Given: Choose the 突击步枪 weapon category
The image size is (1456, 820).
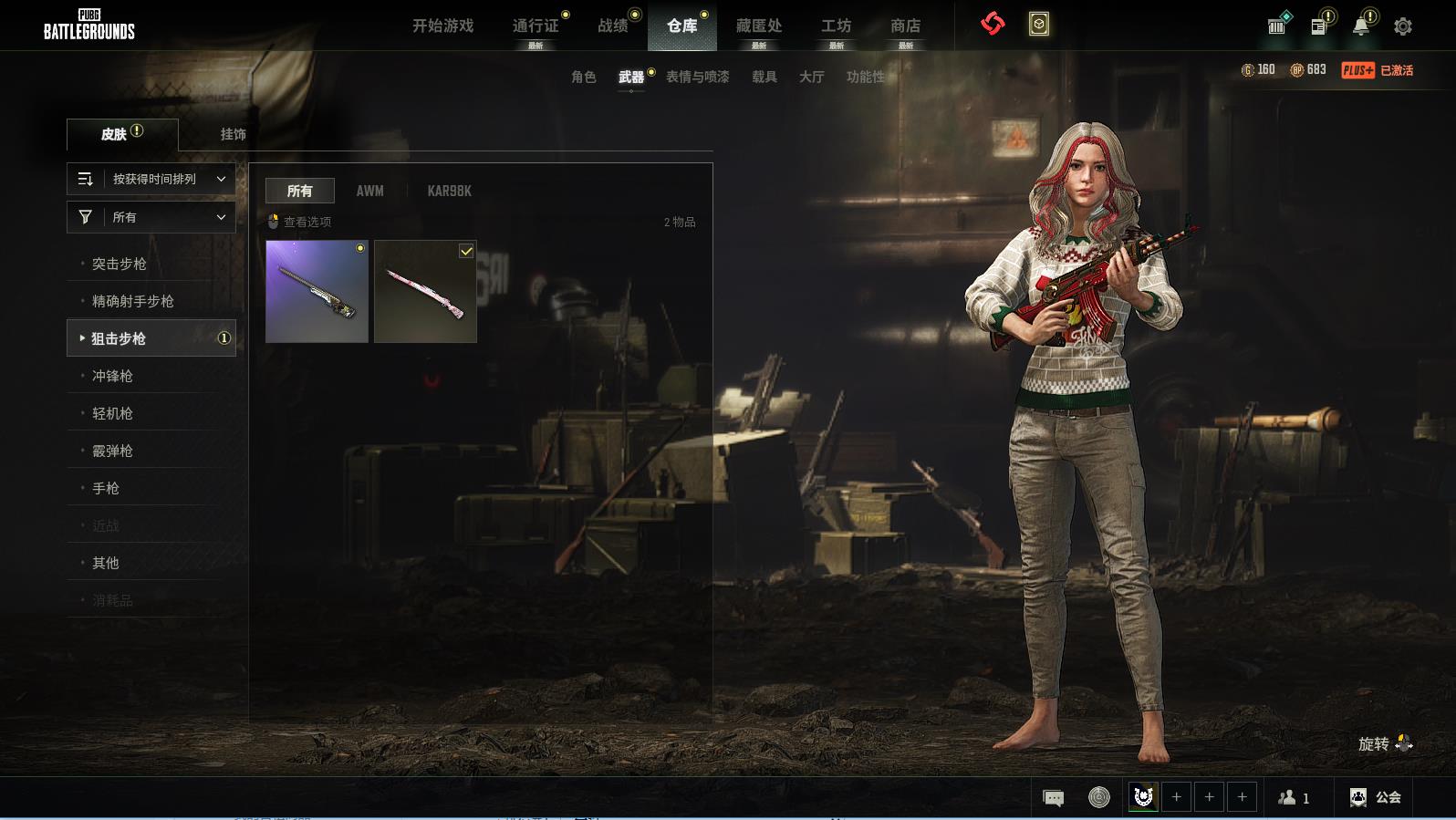Looking at the screenshot, I should (119, 264).
